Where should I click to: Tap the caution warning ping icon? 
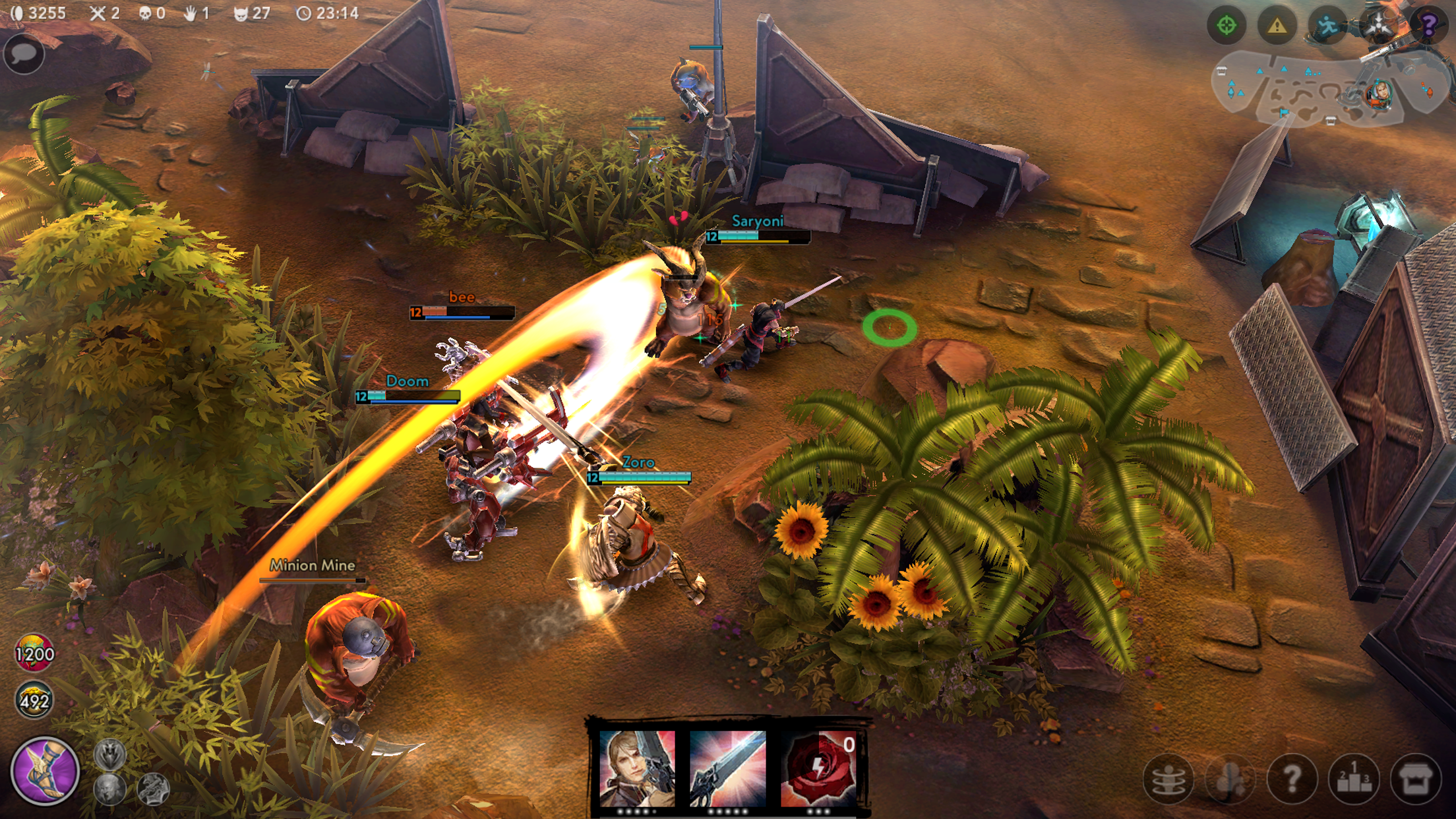click(1277, 25)
